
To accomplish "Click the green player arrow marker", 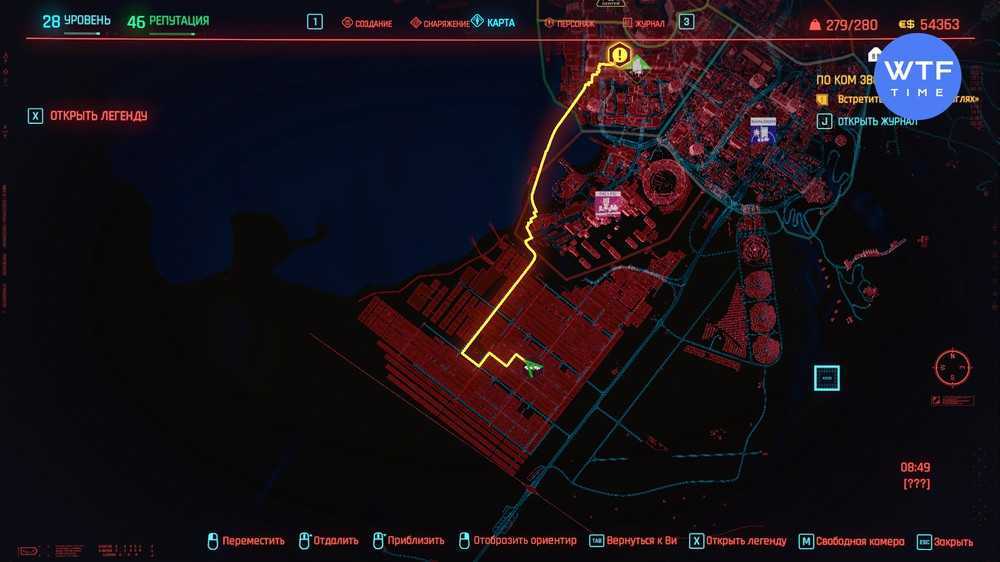I will 532,367.
